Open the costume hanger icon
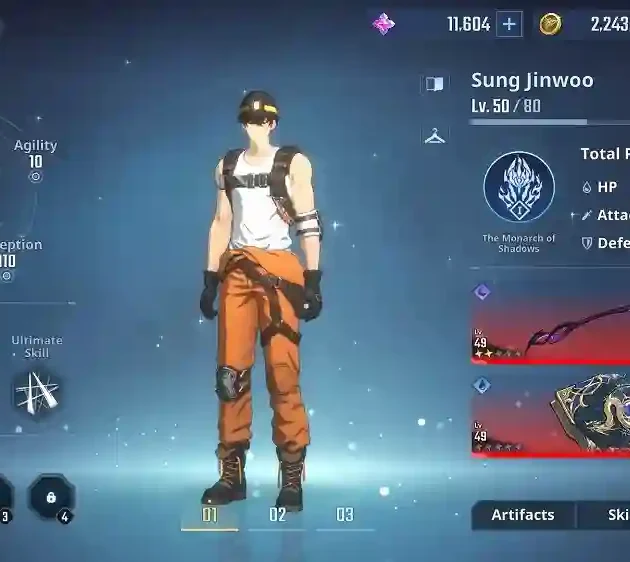 pyautogui.click(x=435, y=136)
